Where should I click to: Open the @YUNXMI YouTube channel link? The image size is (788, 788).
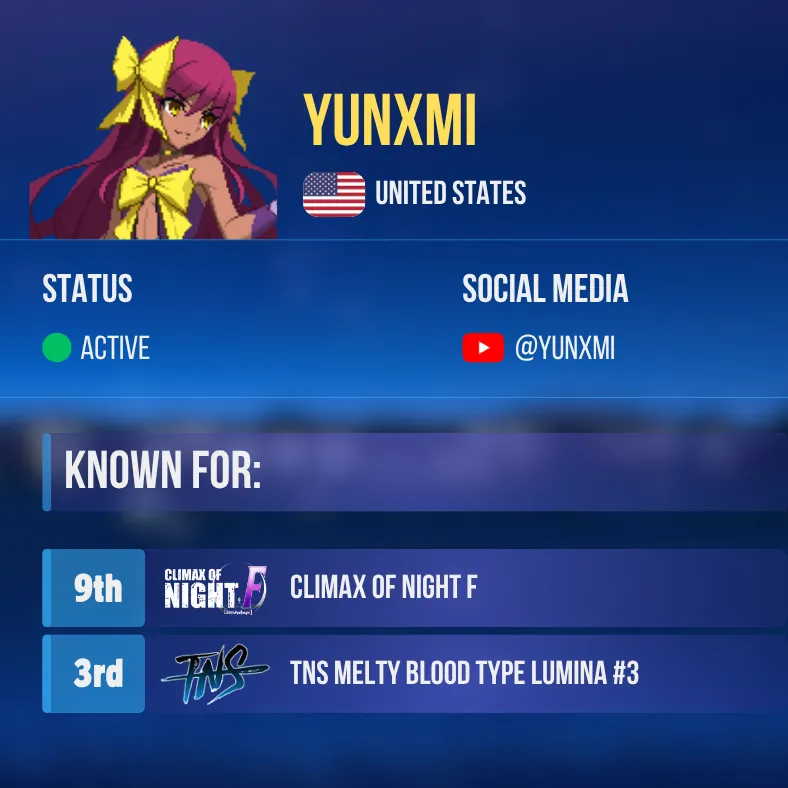point(564,349)
